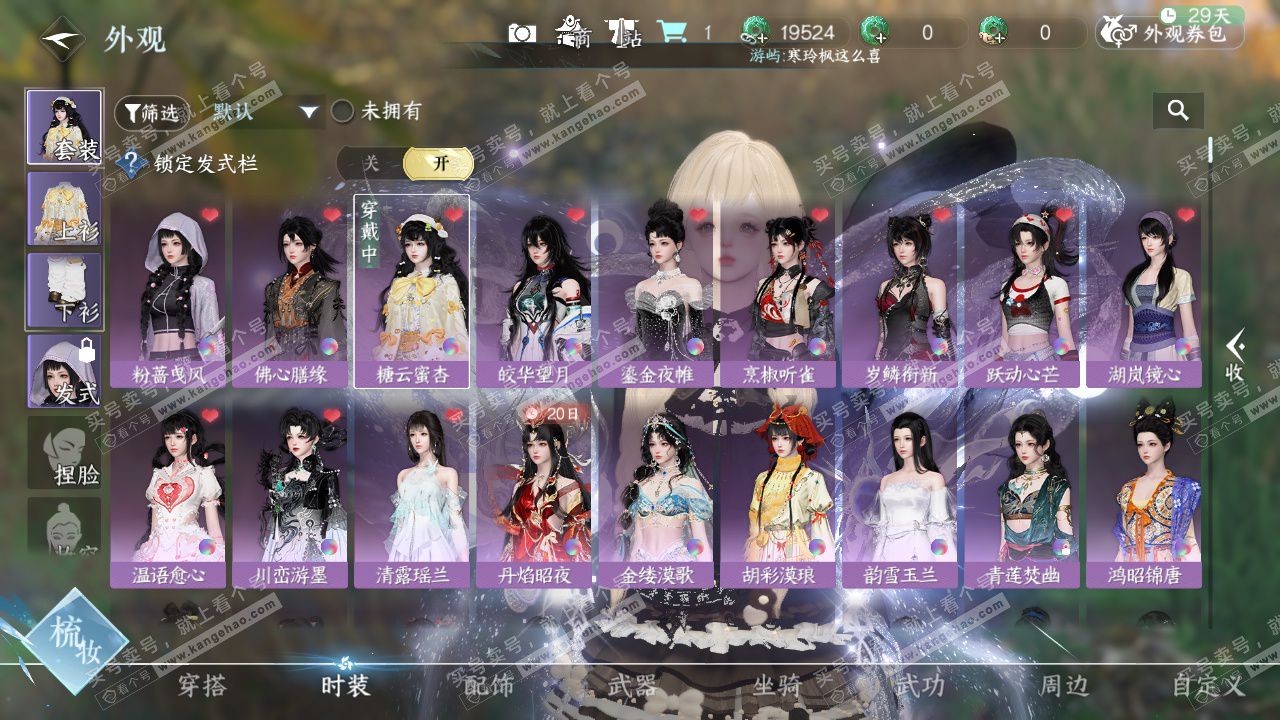This screenshot has width=1280, height=720.
Task: Collapse the panel with the 收 arrow
Action: tap(1235, 357)
